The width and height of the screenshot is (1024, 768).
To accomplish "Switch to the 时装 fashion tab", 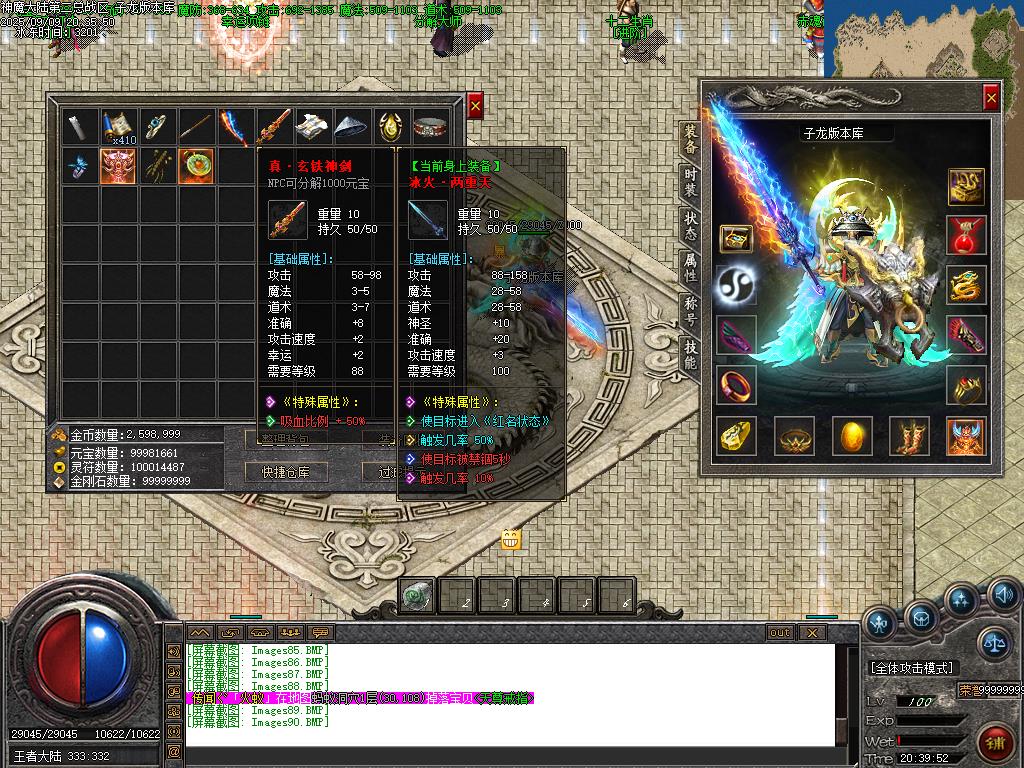I will [x=690, y=183].
